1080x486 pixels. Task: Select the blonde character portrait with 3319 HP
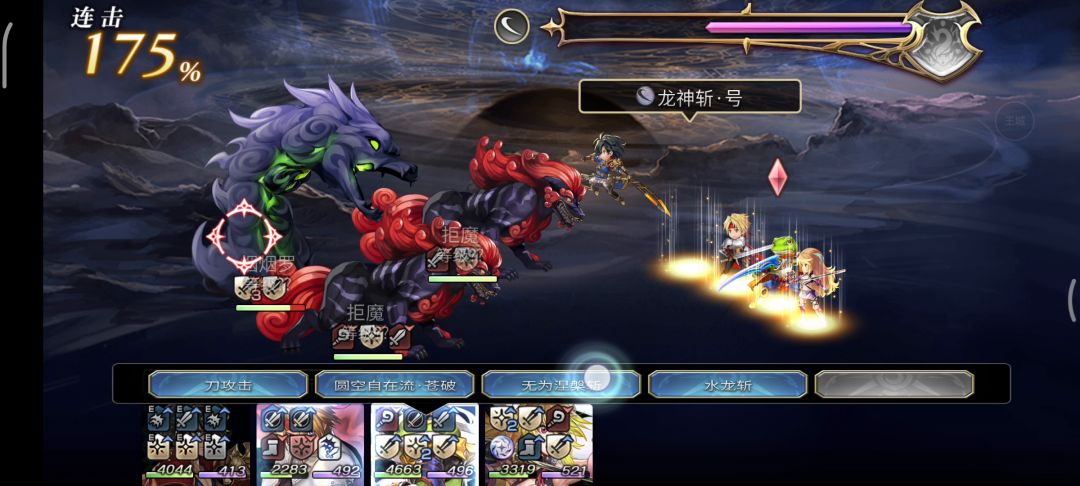[538, 444]
